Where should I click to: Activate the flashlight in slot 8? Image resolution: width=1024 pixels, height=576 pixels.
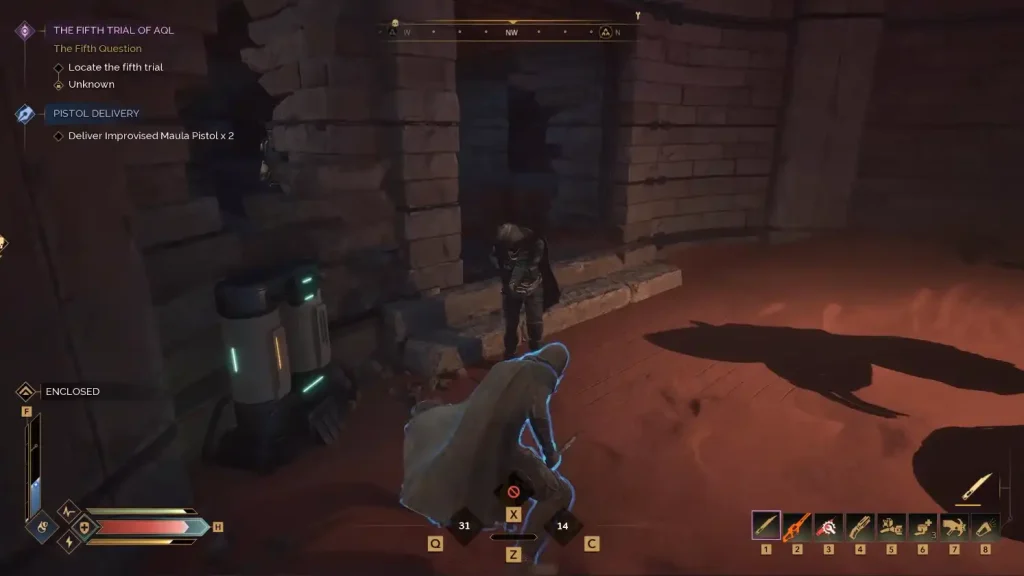tap(985, 526)
